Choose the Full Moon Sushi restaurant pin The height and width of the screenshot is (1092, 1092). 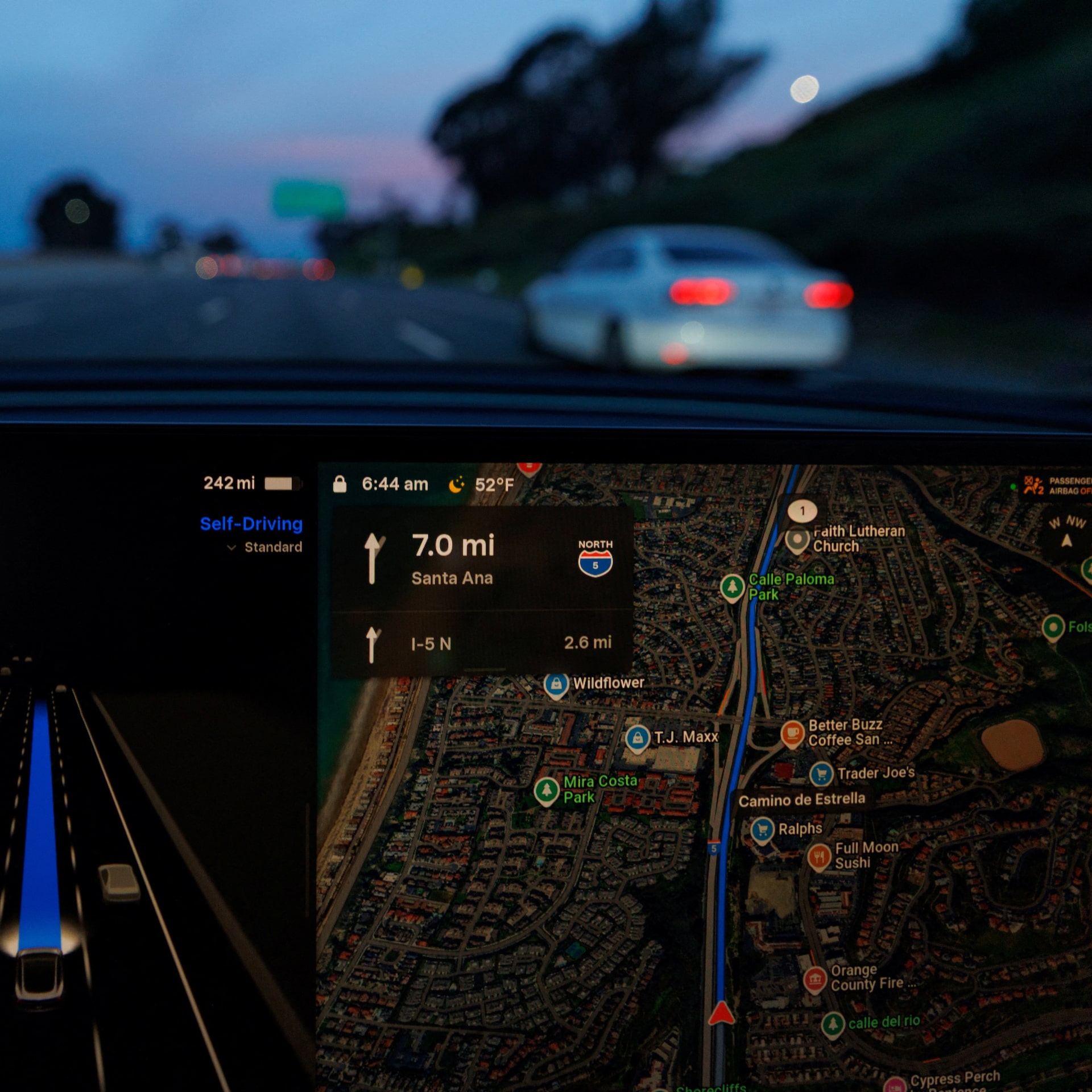click(x=819, y=855)
